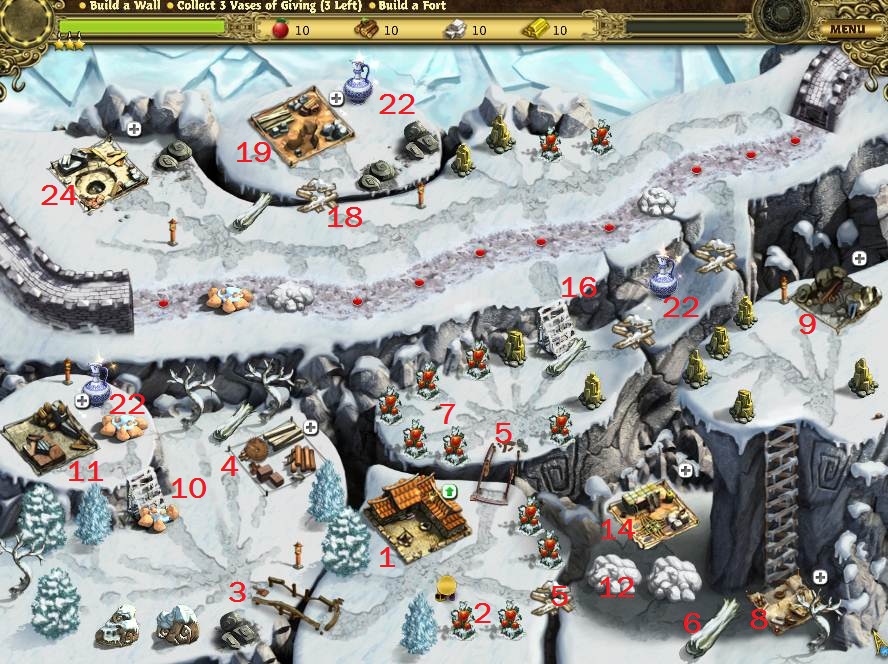This screenshot has height=664, width=888.
Task: Tap the plus icon beside site 8
Action: (x=820, y=577)
